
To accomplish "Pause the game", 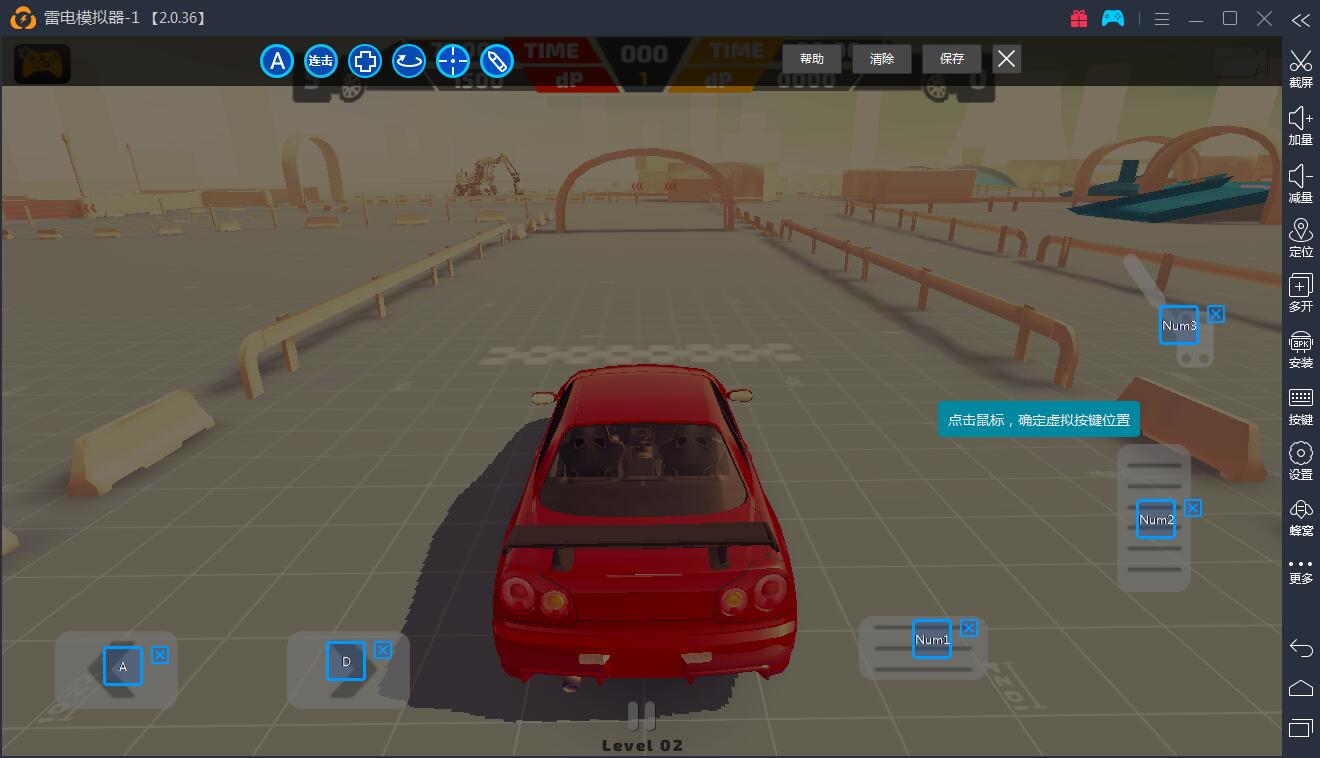I will point(641,715).
